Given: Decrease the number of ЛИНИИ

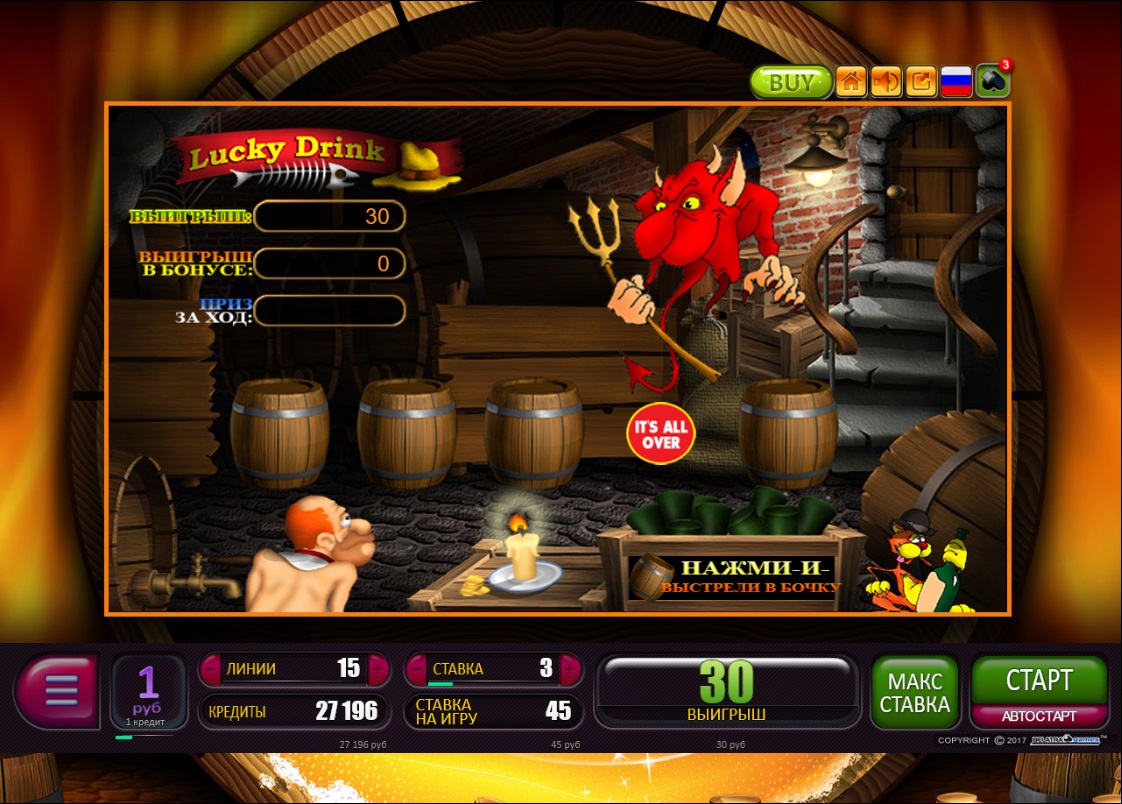Looking at the screenshot, I should pos(212,669).
